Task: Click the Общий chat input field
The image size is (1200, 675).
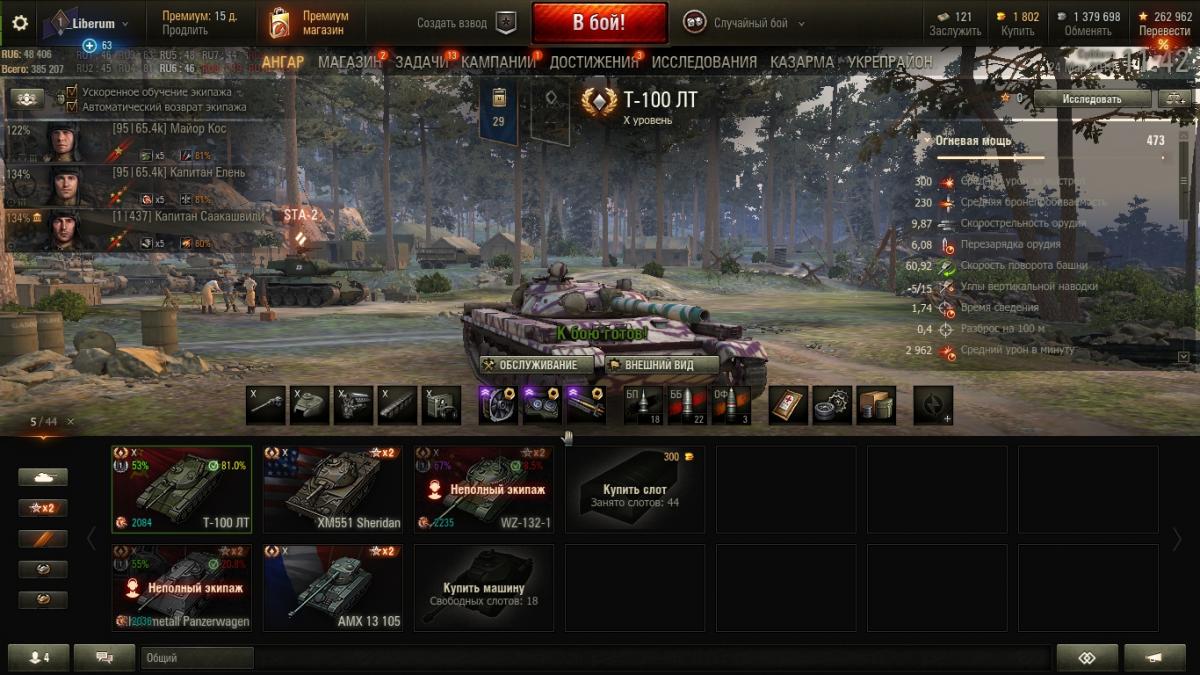Action: [x=197, y=658]
